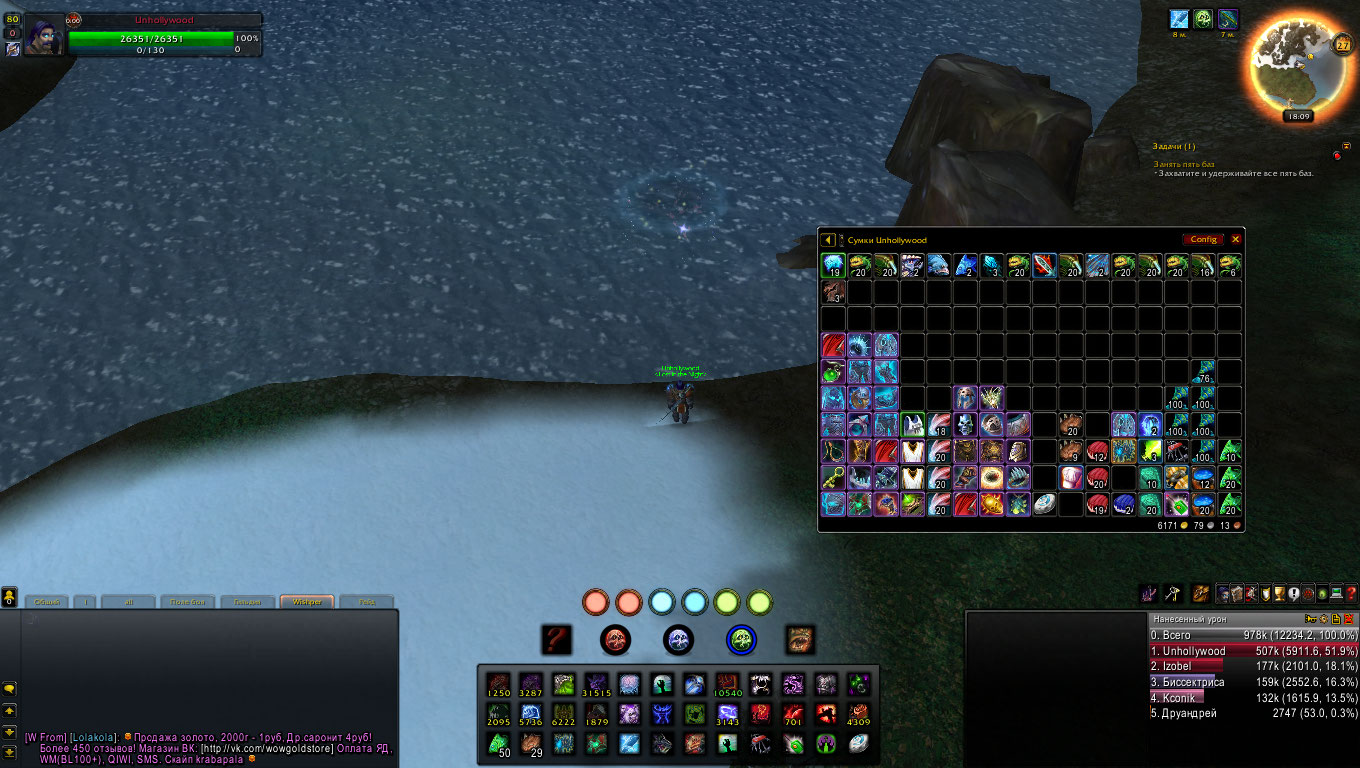Close the bags window
Image resolution: width=1360 pixels, height=768 pixels.
tap(1236, 240)
